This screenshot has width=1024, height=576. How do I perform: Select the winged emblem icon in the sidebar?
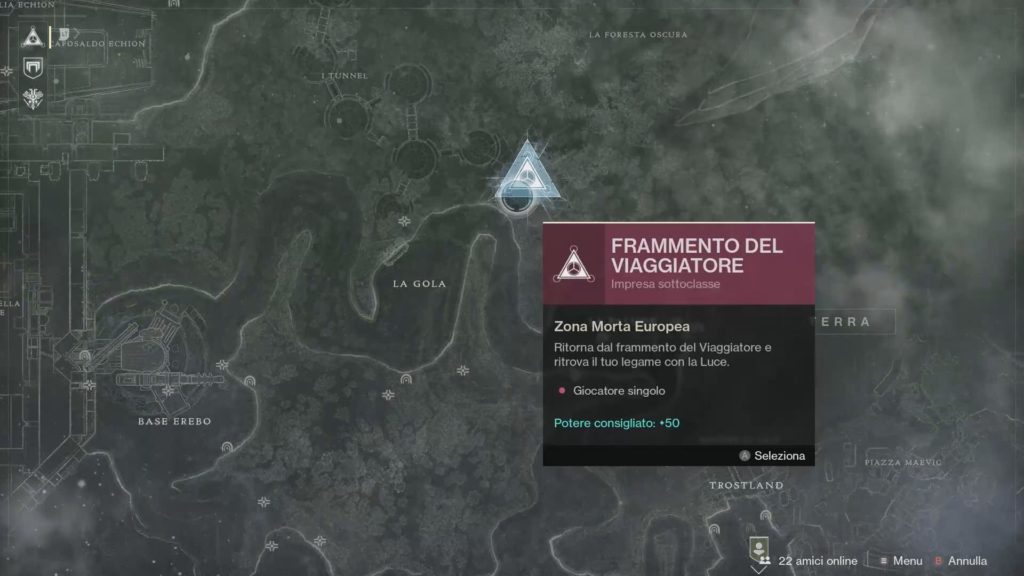32,98
